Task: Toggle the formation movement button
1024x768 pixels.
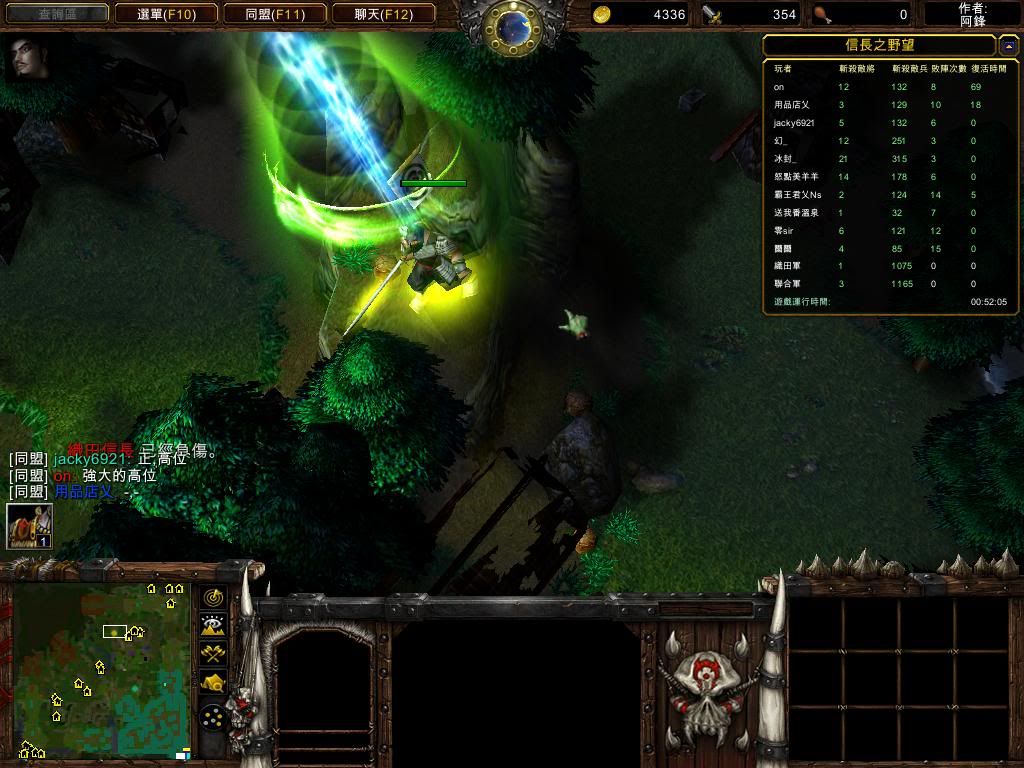Action: pos(213,717)
